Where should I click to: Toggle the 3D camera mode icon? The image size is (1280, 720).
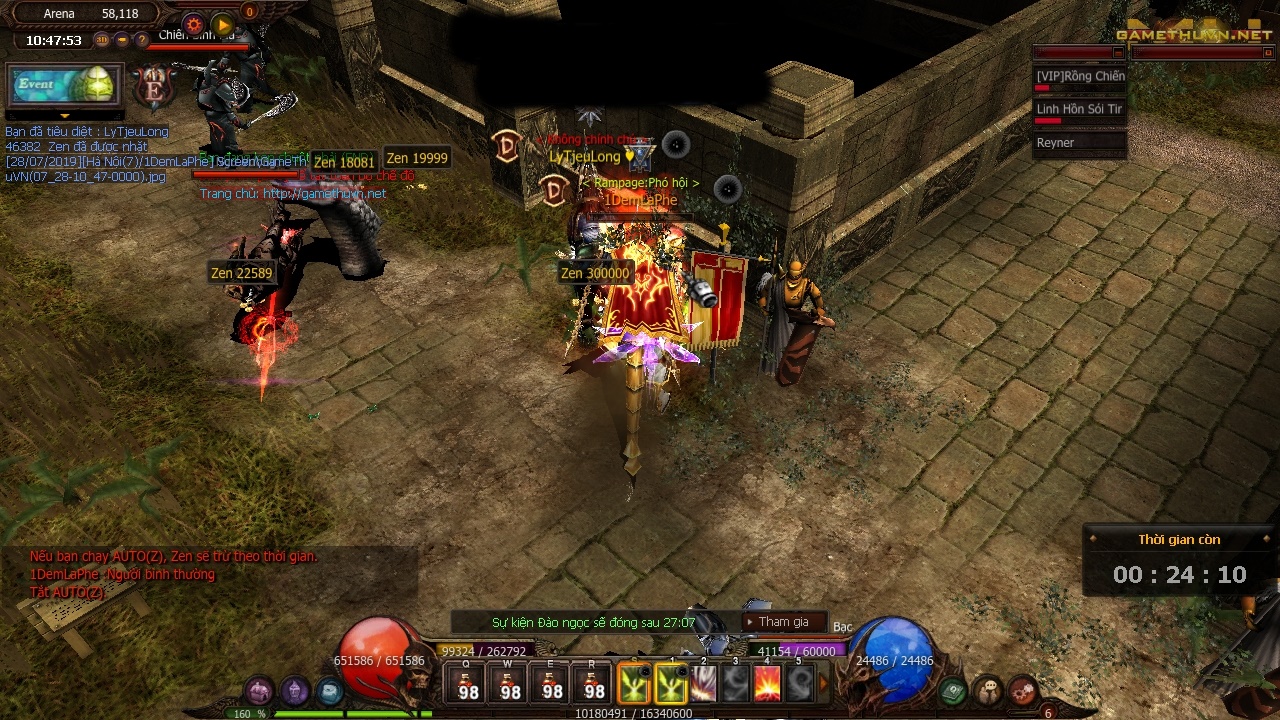pos(102,39)
